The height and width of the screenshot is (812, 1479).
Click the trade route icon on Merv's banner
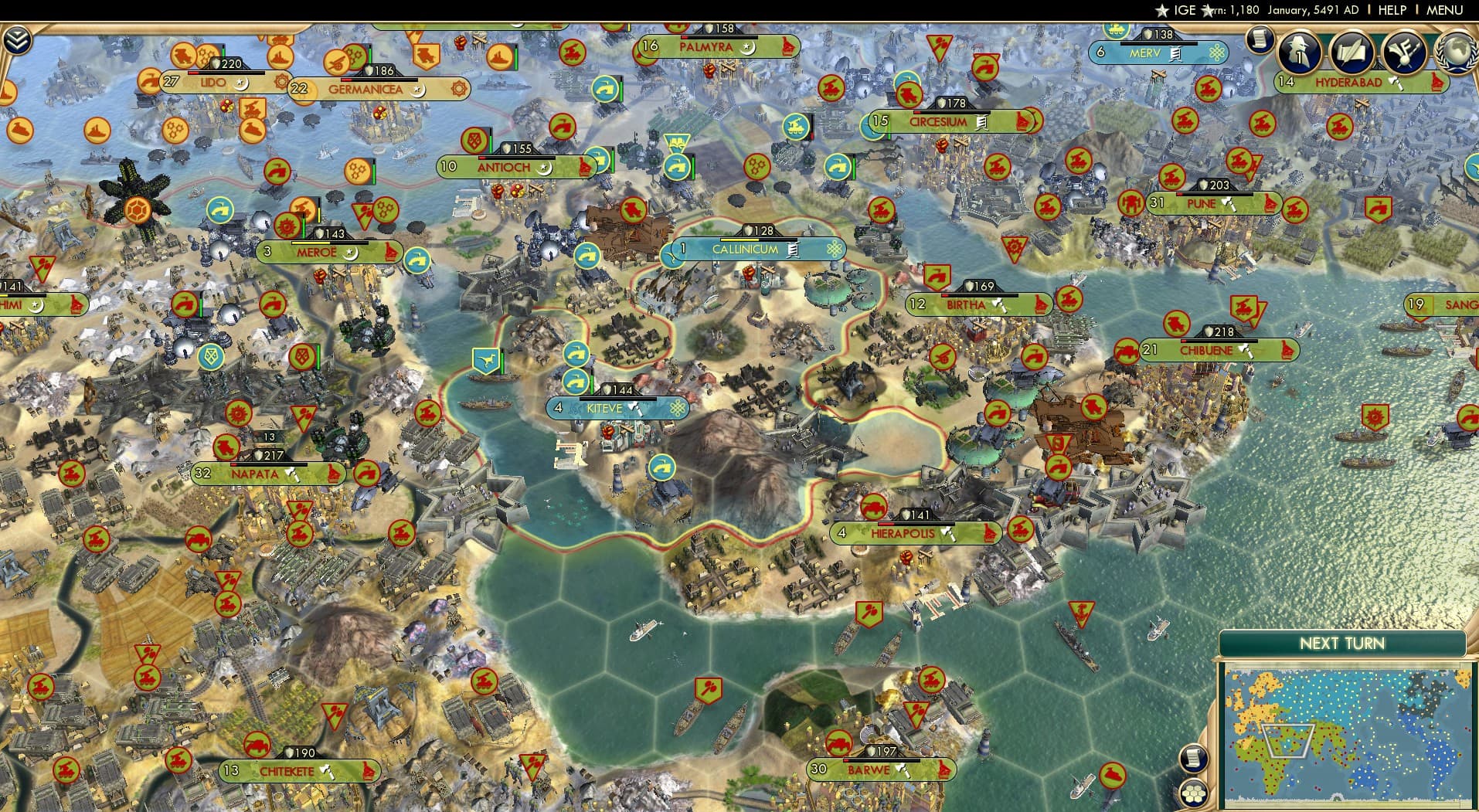point(1175,52)
